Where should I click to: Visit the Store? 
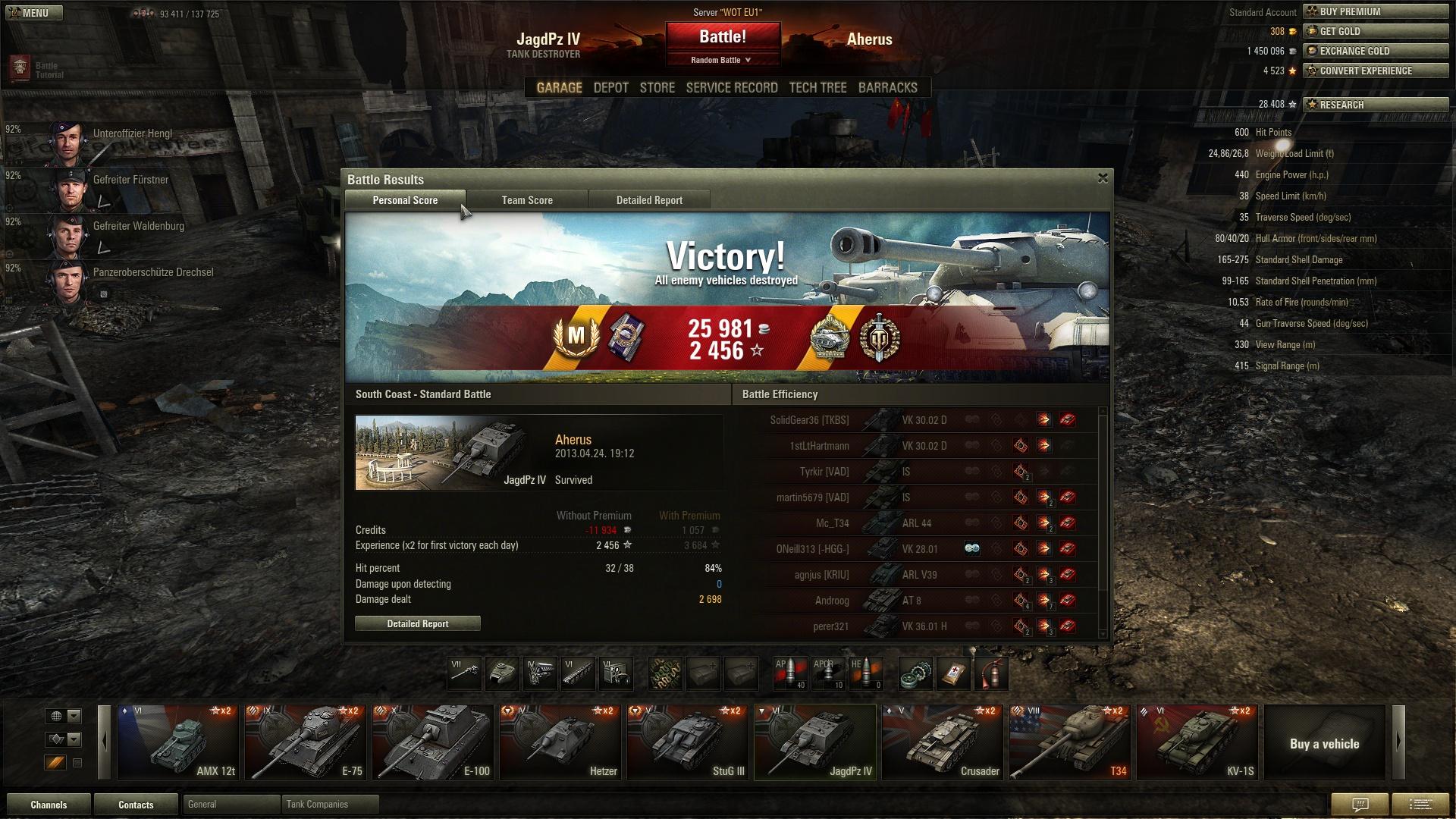click(x=657, y=88)
